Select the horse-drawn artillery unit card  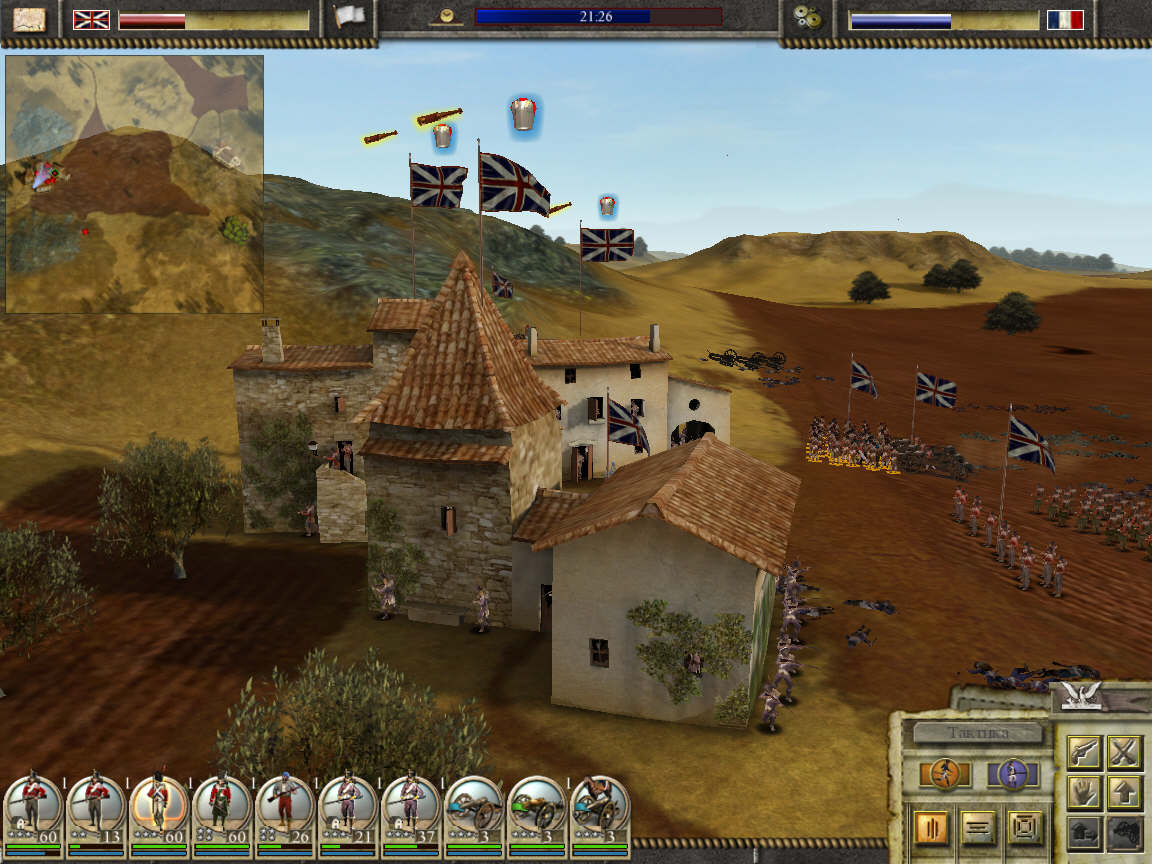600,808
